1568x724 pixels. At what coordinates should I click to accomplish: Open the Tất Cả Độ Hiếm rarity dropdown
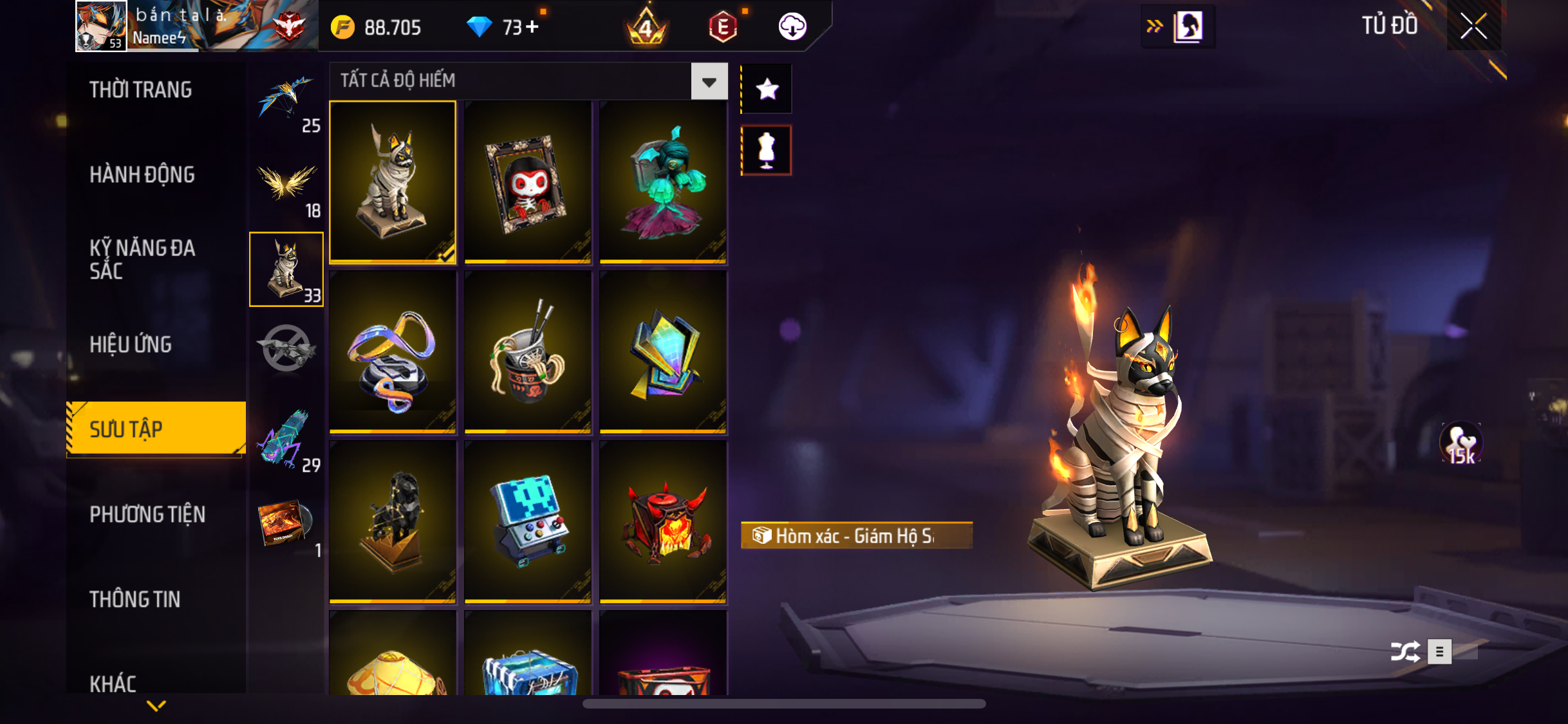pyautogui.click(x=709, y=82)
